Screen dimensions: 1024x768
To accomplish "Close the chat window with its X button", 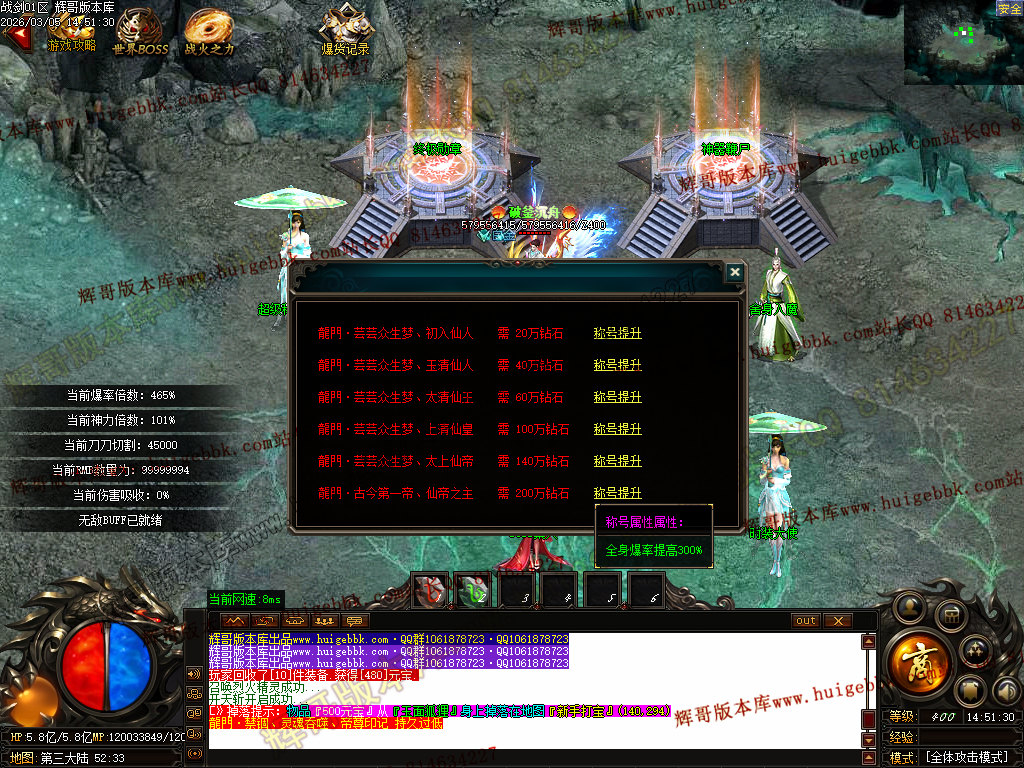I will point(837,621).
